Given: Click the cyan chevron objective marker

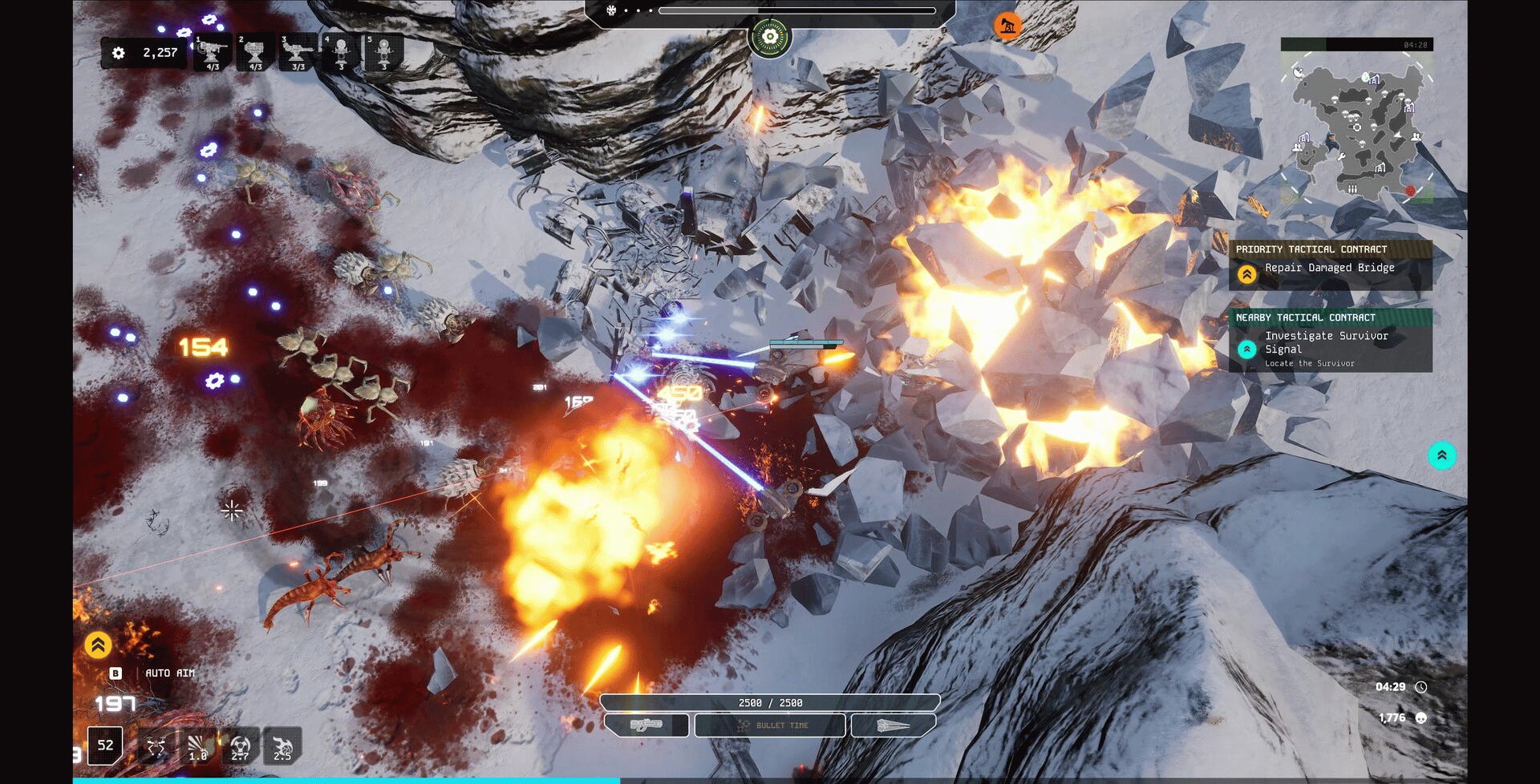Looking at the screenshot, I should (1441, 455).
